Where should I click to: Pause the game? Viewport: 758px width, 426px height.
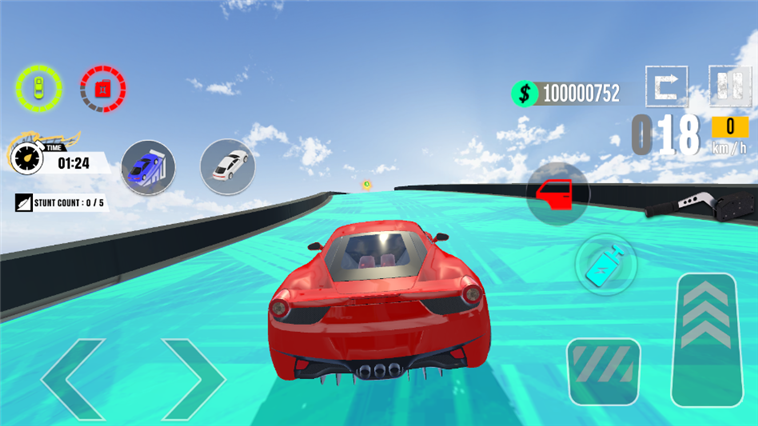[x=730, y=86]
